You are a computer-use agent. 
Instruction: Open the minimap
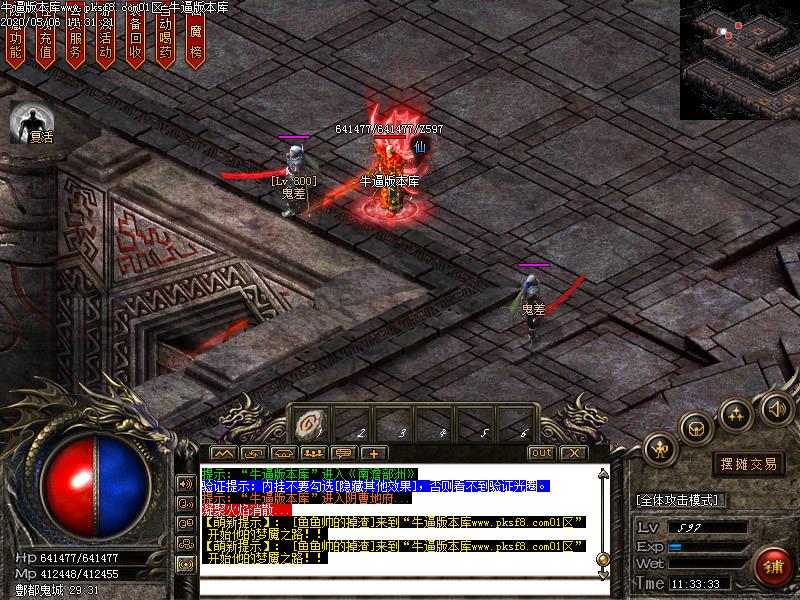coord(740,60)
